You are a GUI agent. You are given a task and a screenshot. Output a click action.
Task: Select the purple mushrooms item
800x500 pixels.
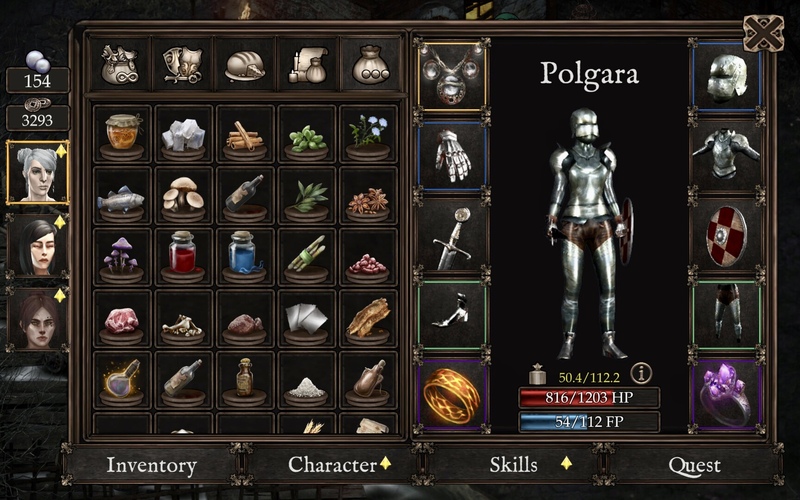pos(122,258)
